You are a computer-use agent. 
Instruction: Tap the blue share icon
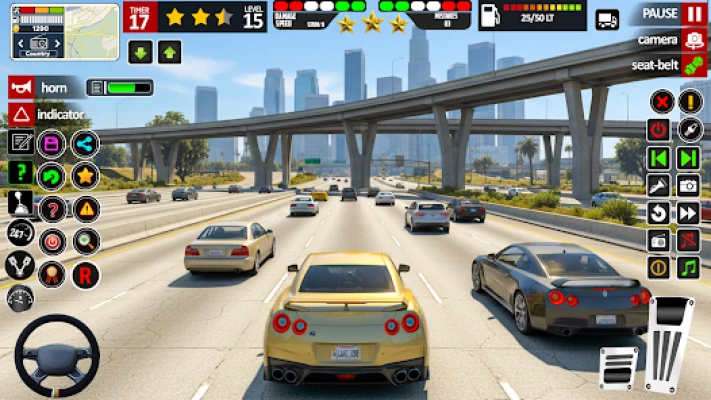click(85, 144)
